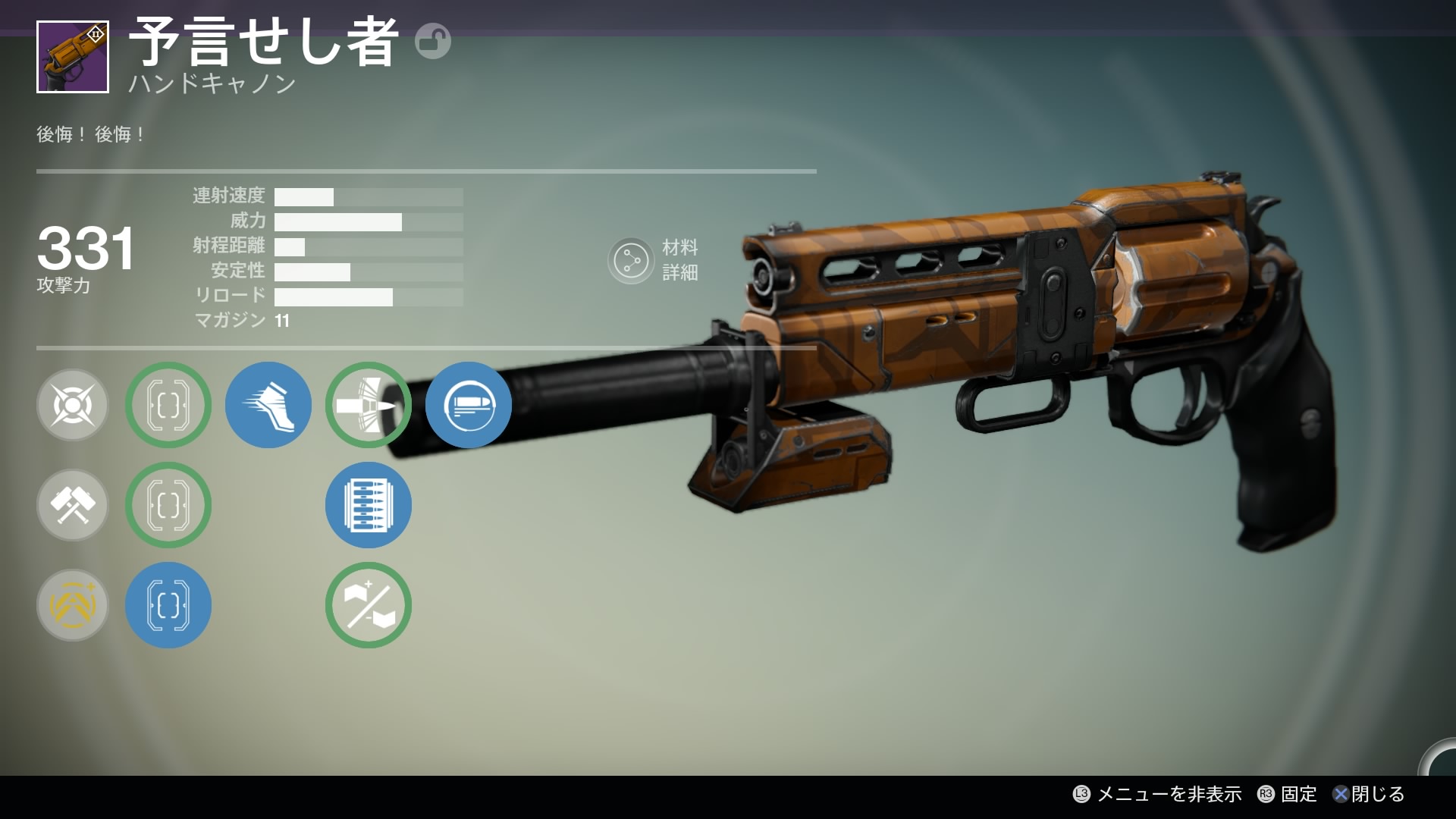The width and height of the screenshot is (1456, 819).
Task: Toggle the lock icon beside weapon name
Action: (433, 41)
